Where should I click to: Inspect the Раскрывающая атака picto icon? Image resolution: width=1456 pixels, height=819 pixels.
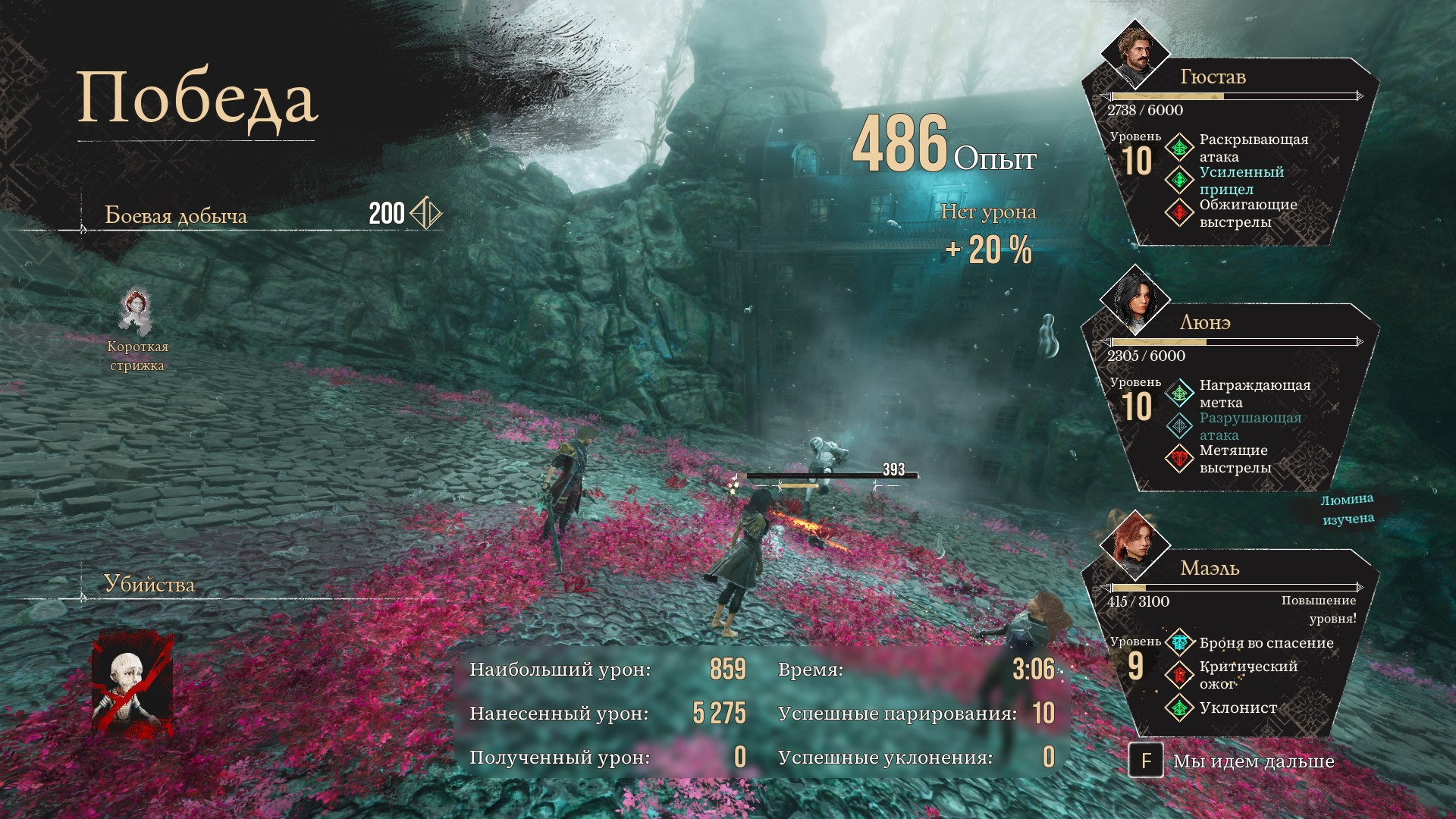(x=1180, y=147)
